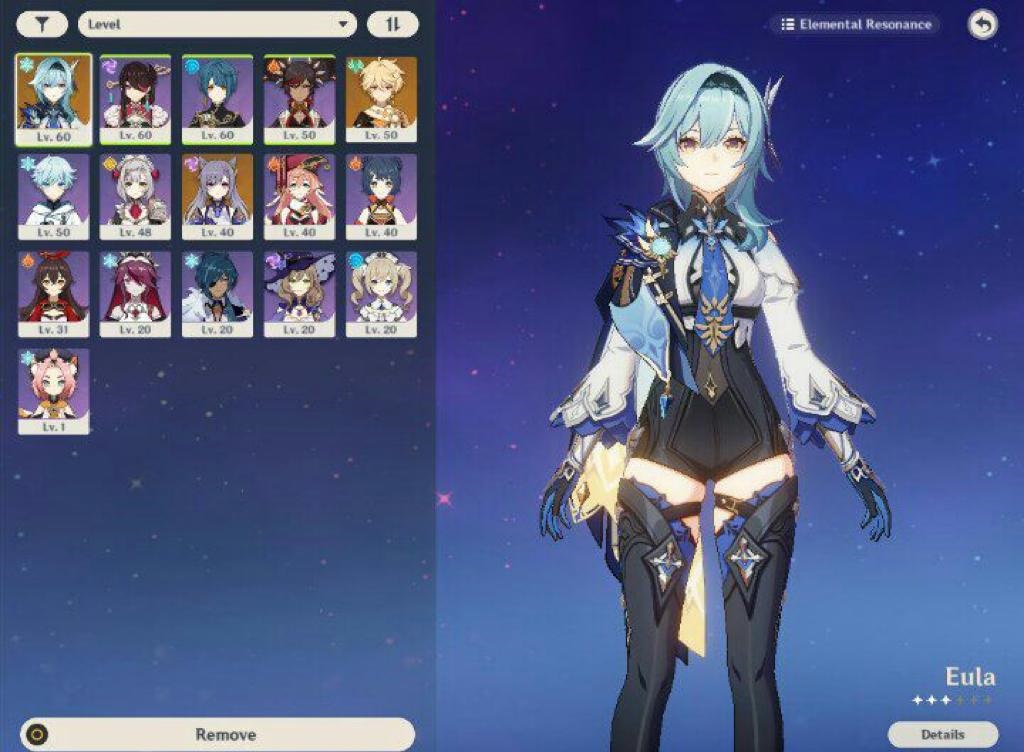Viewport: 1024px width, 752px height.
Task: Select Yanfei's pink-haired portrait
Action: 299,196
